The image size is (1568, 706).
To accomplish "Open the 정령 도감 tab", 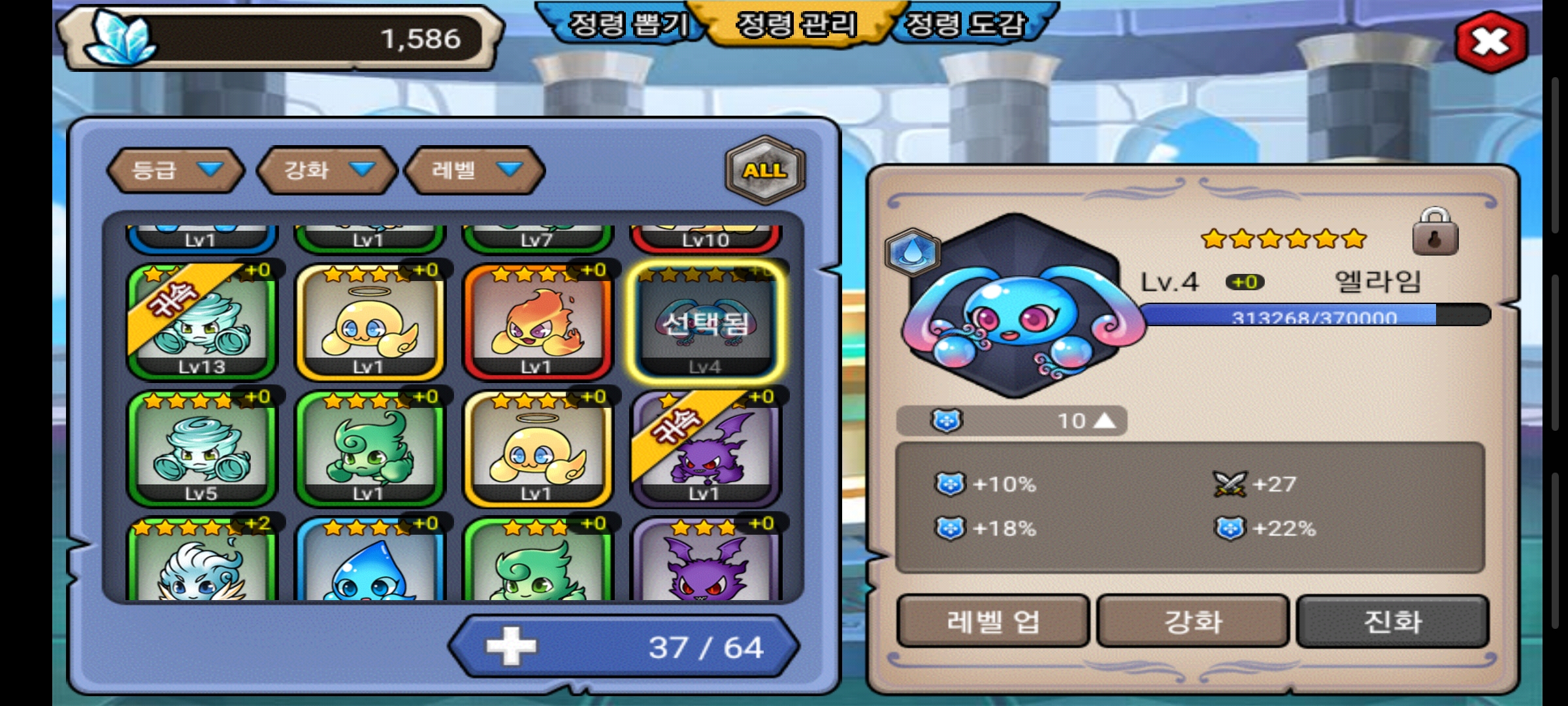I will [x=964, y=26].
